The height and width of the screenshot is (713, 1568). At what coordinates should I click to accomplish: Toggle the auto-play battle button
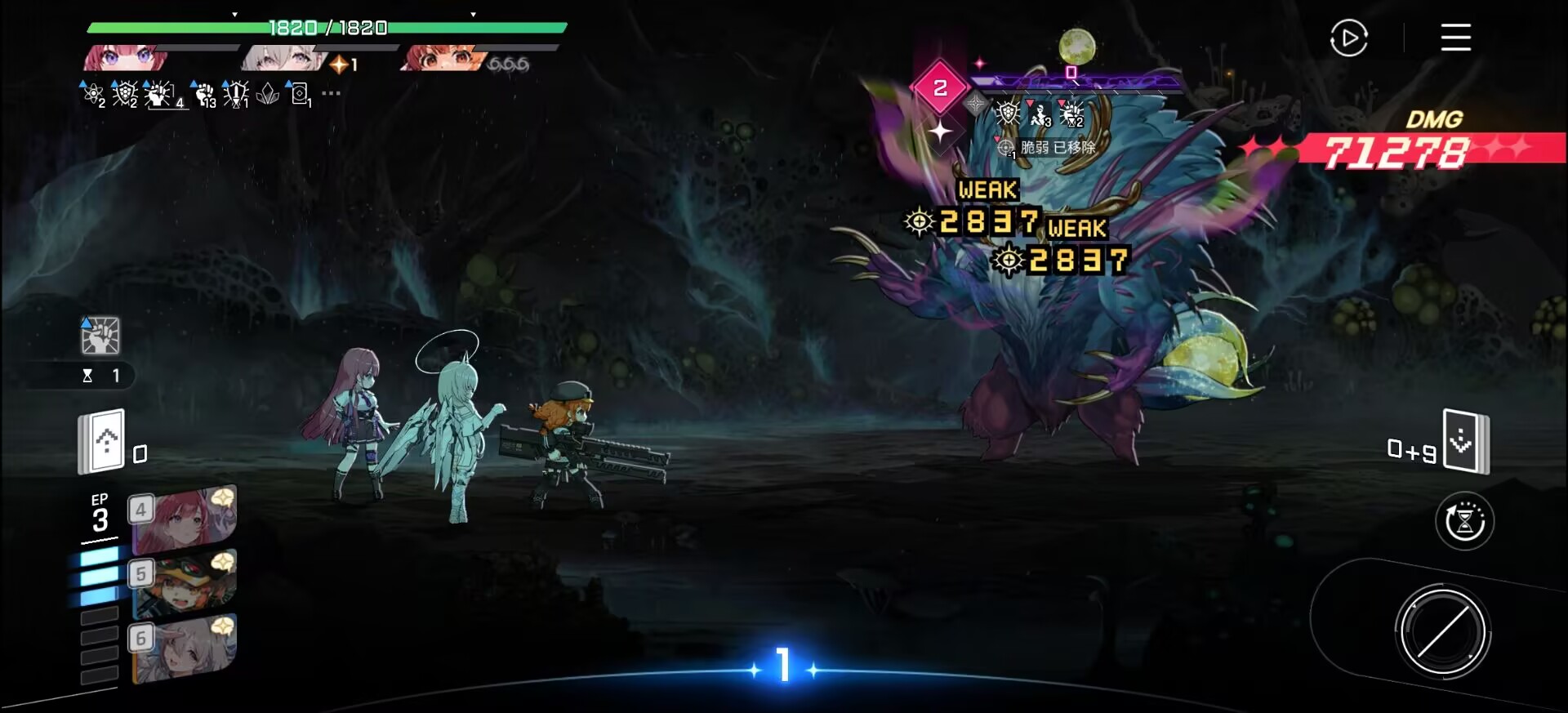pos(1348,38)
